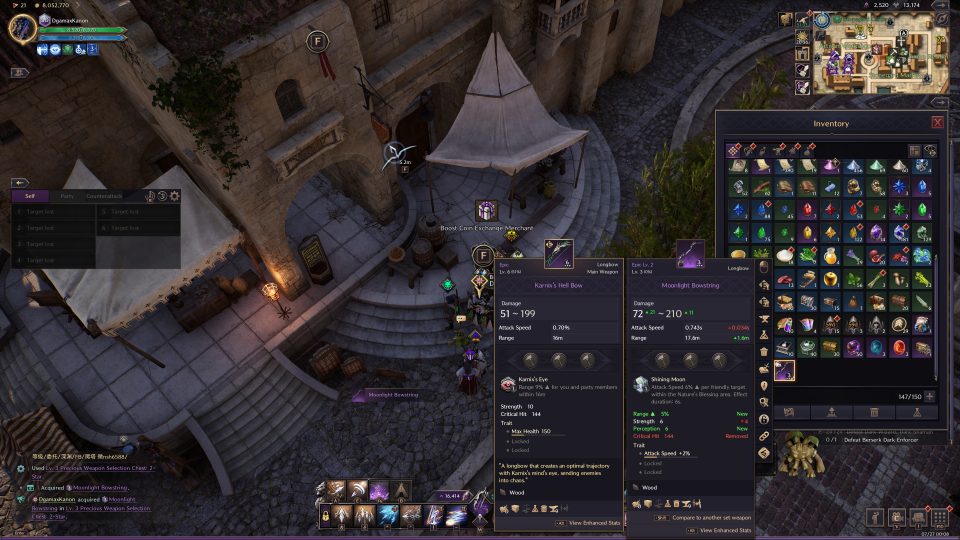Screen dimensions: 960x540
Task: Switch to the Party target tab
Action: [67, 196]
